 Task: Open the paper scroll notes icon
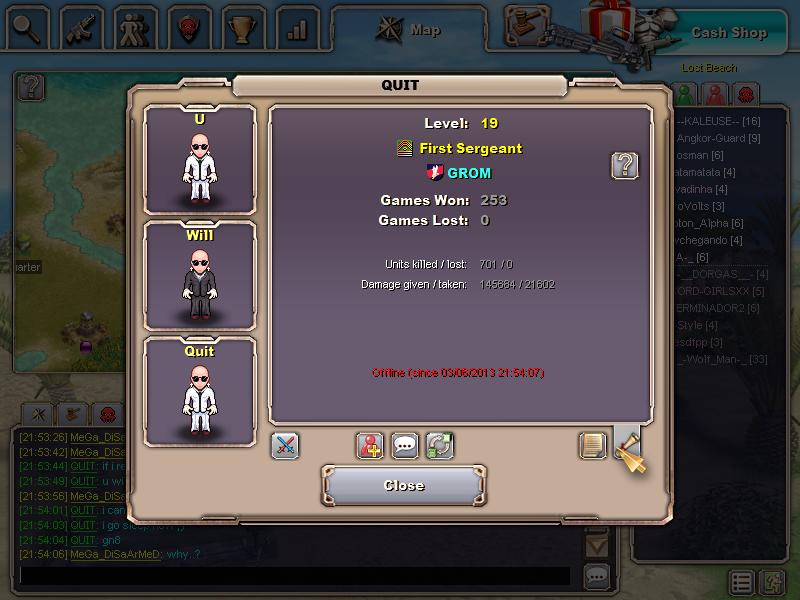coord(593,446)
